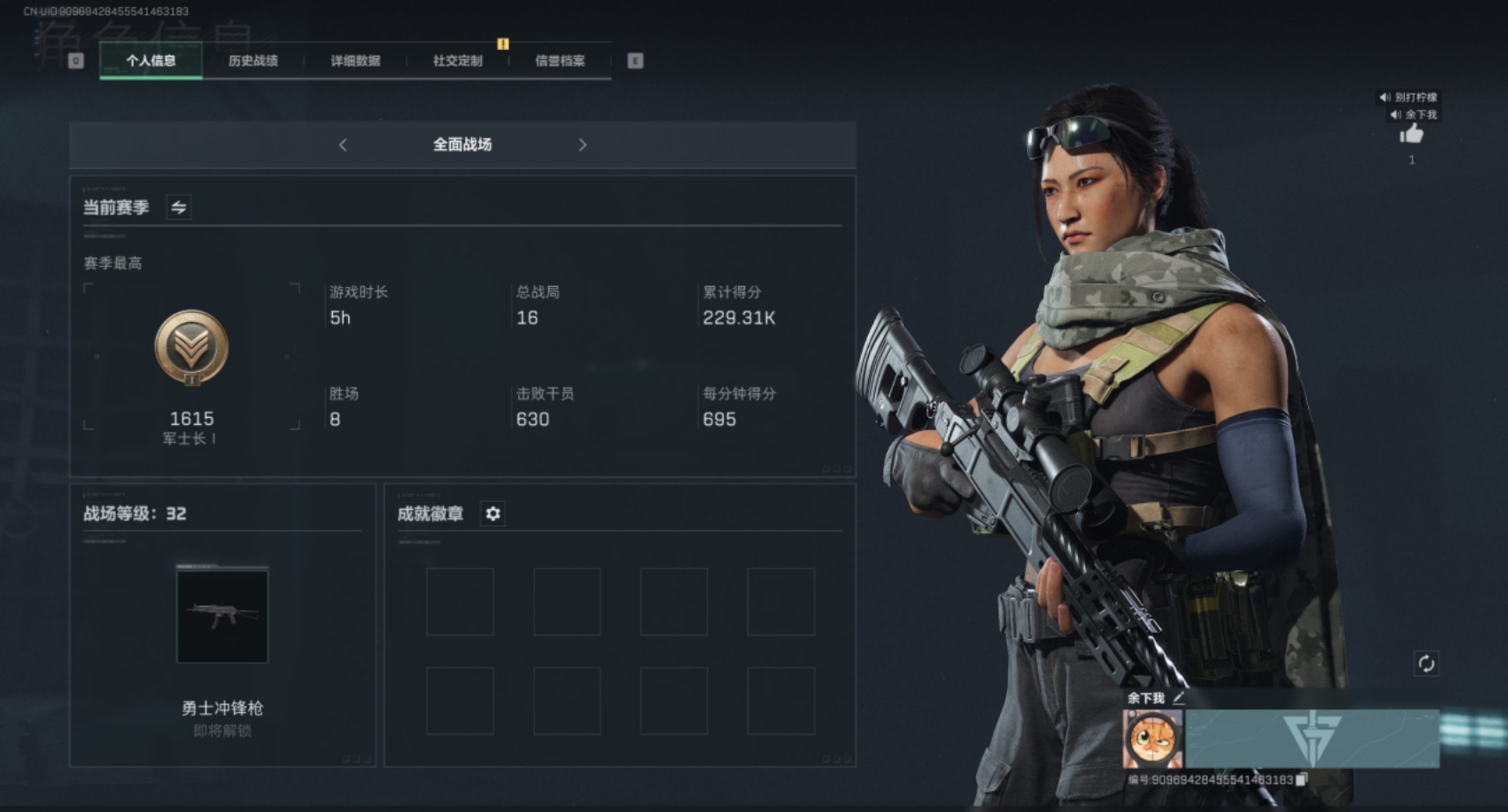Click the right arrow beside 全面战场
This screenshot has width=1508, height=812.
coord(583,145)
